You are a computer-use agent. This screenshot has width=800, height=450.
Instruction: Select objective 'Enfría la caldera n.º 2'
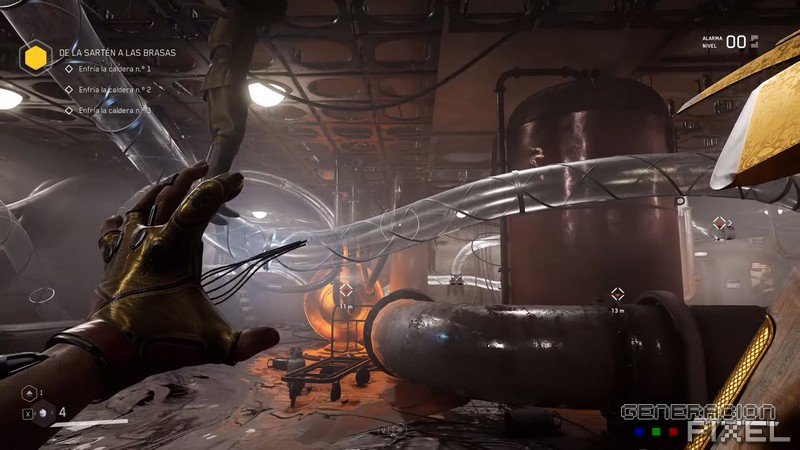click(x=114, y=90)
